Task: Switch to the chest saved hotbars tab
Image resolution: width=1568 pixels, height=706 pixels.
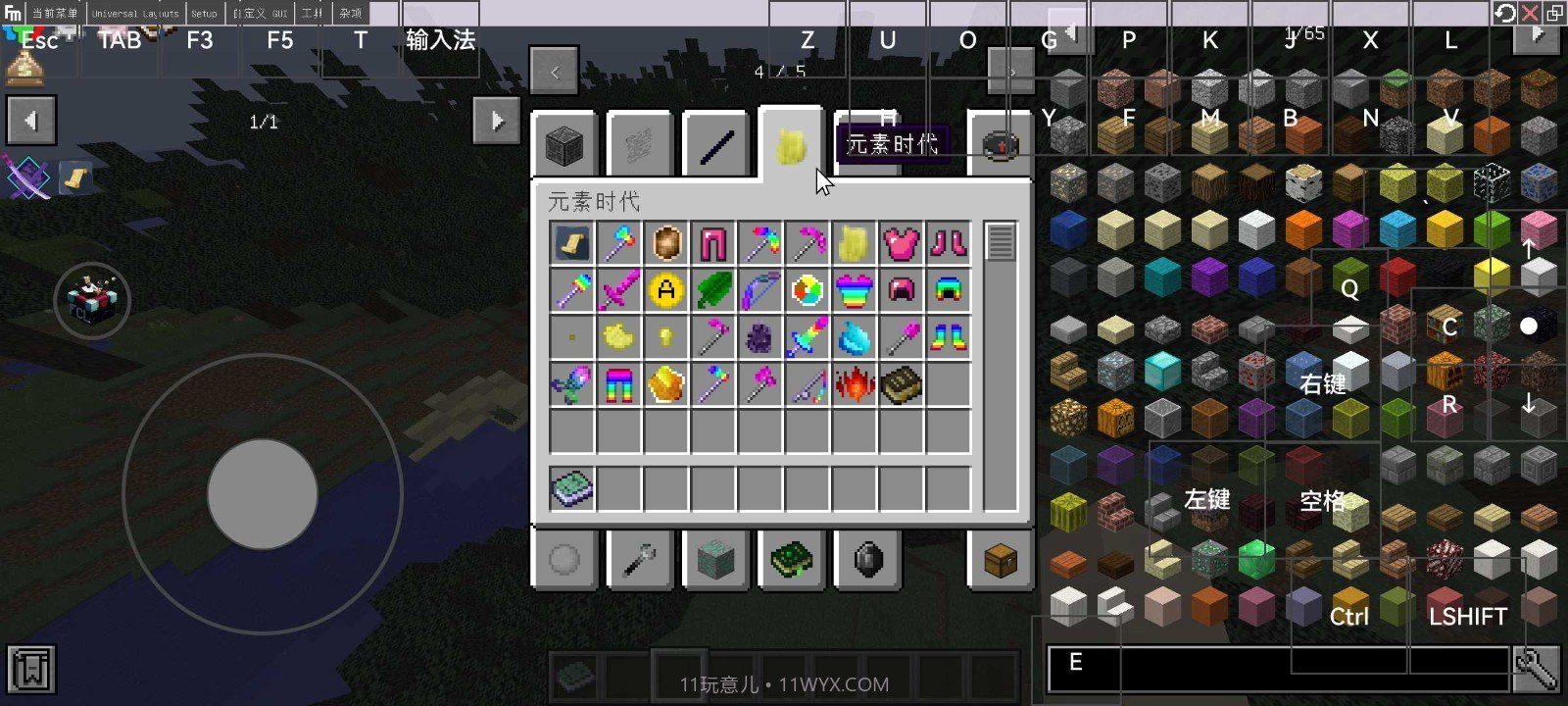Action: 999,559
